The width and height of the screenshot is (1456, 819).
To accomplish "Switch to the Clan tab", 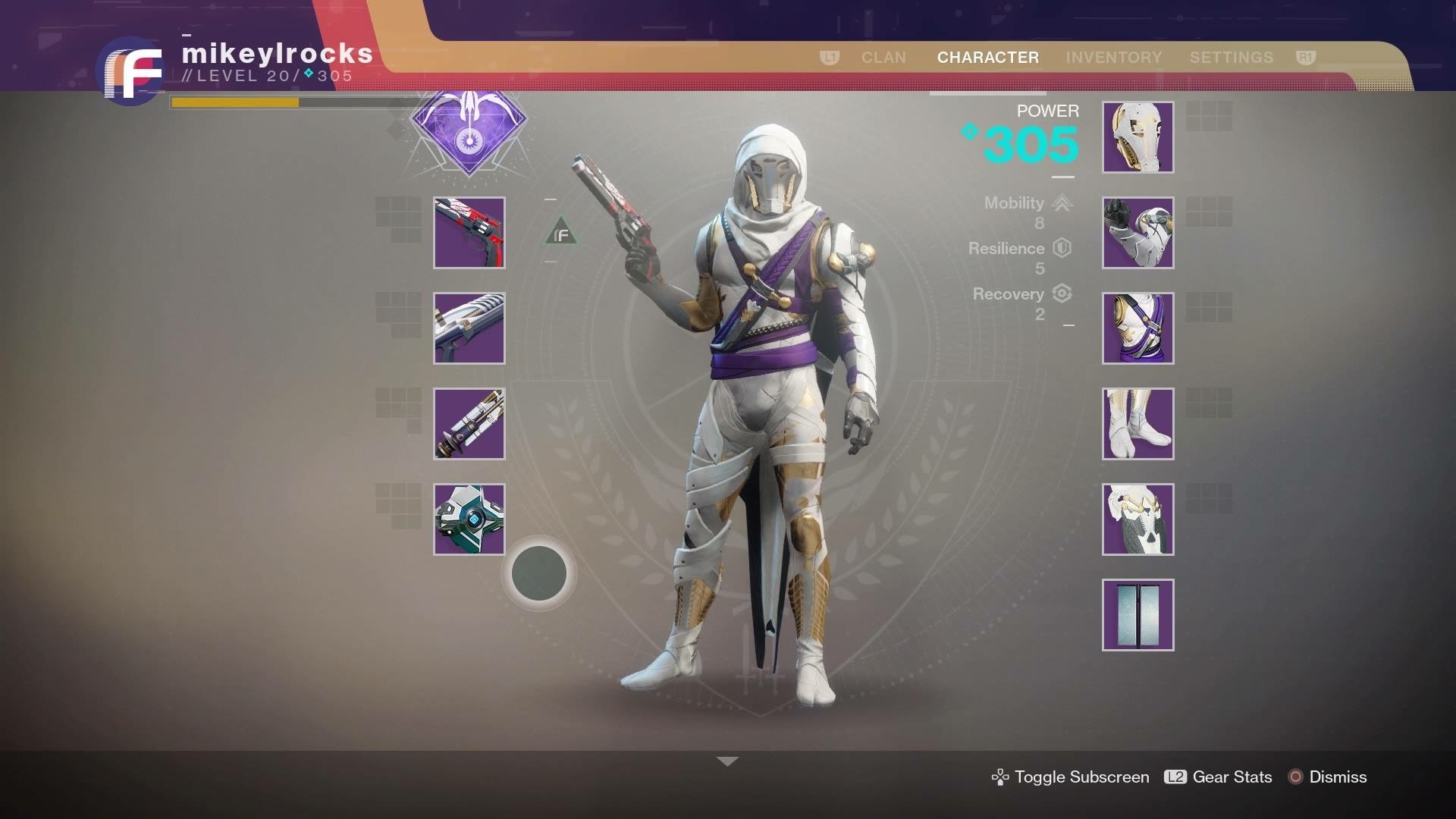I will pyautogui.click(x=883, y=58).
